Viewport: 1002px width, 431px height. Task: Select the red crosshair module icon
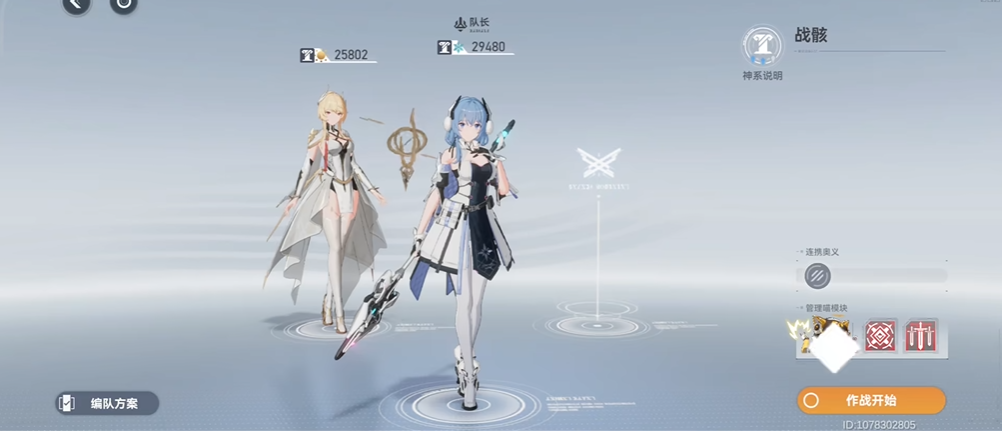tap(881, 337)
